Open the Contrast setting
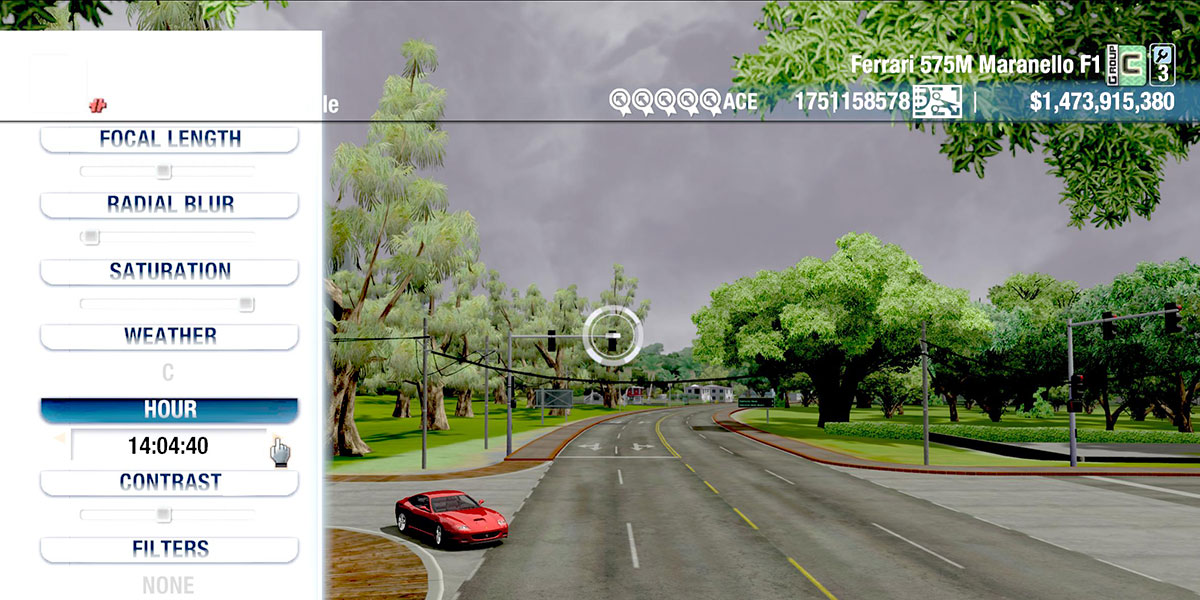The width and height of the screenshot is (1200, 600). 169,482
